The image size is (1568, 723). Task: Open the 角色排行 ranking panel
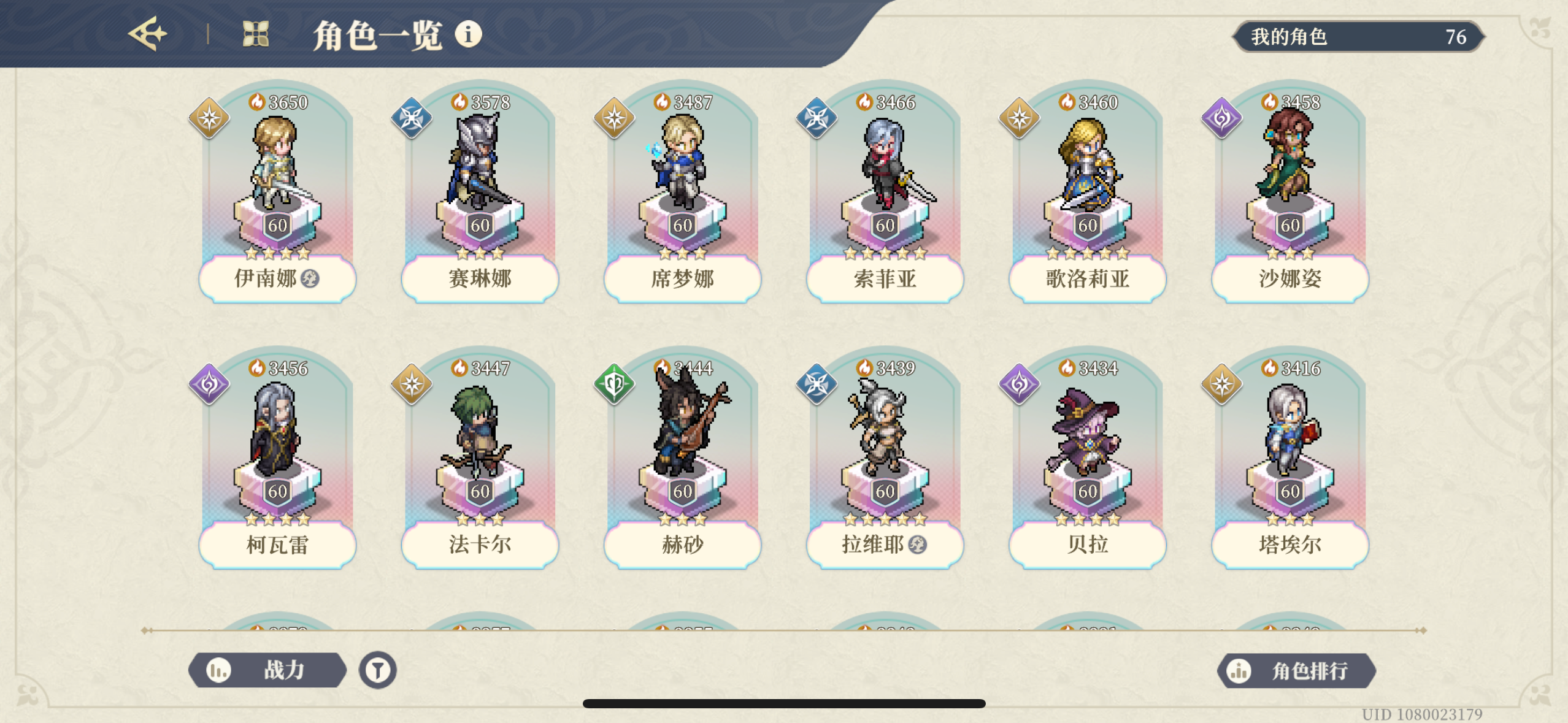coord(1301,670)
